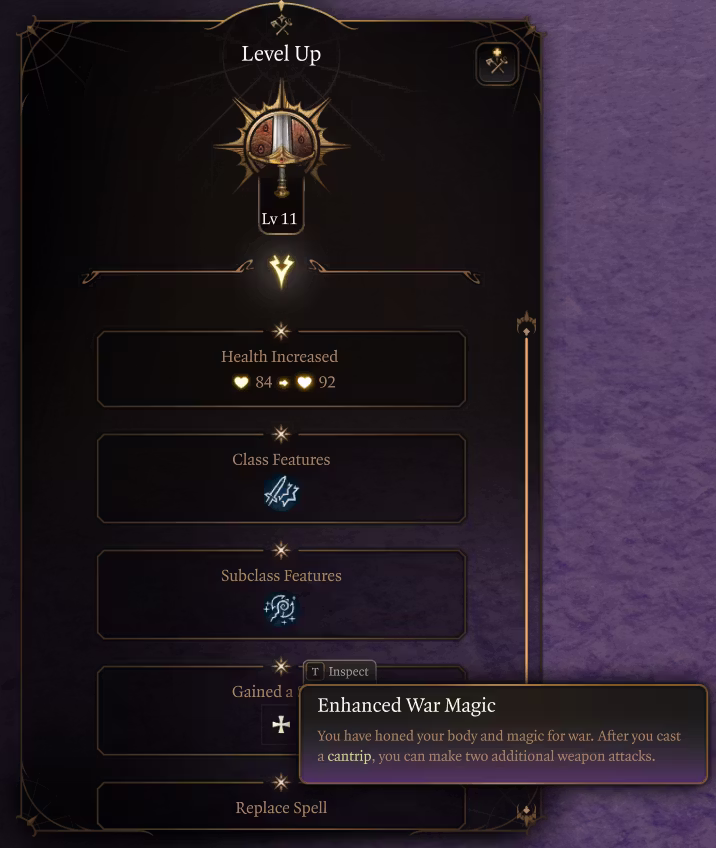Viewport: 716px width, 848px height.
Task: Click the cross-shaped gained spell slot icon
Action: pyautogui.click(x=281, y=725)
